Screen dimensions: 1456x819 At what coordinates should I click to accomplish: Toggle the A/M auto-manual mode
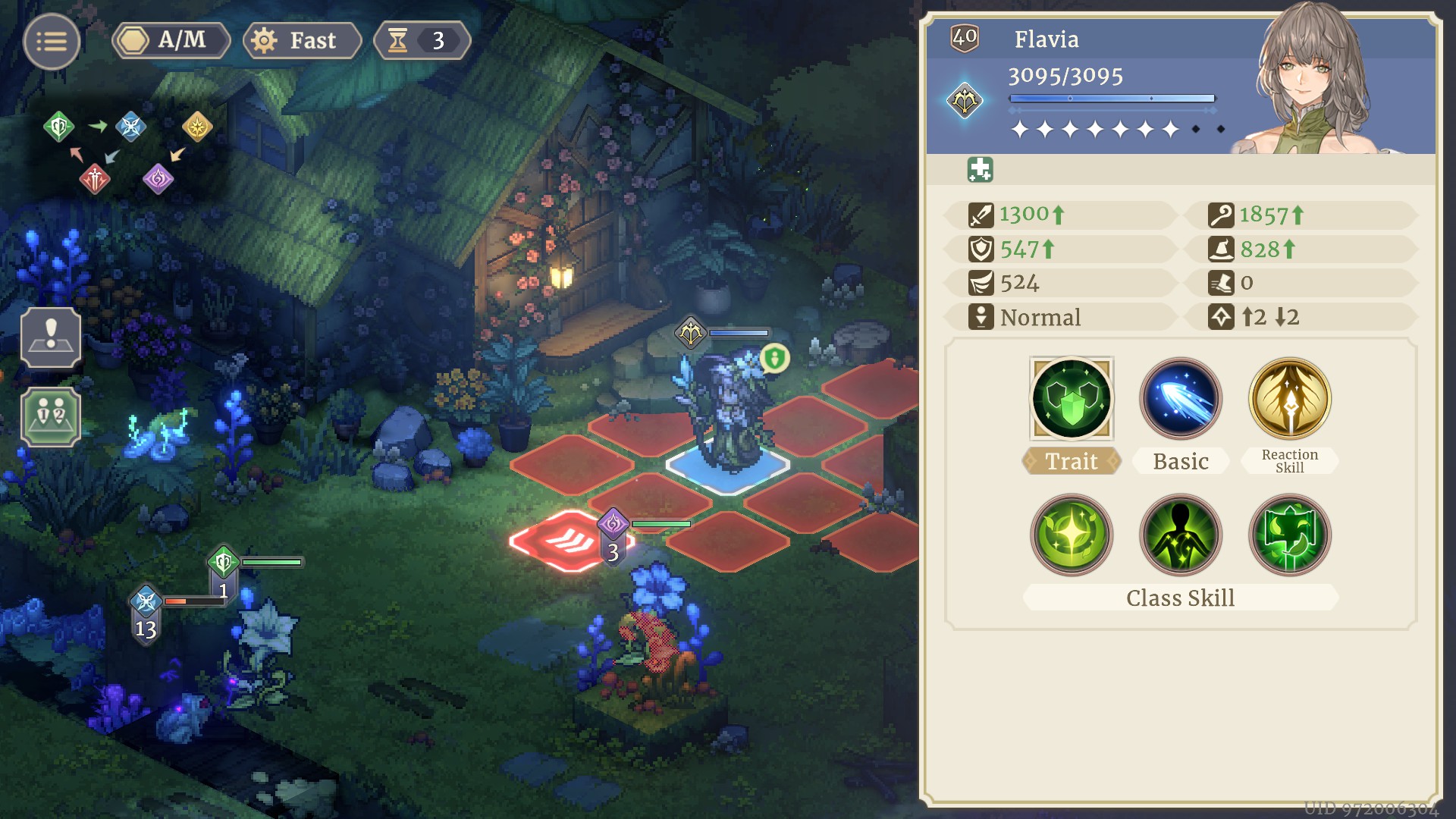tap(171, 40)
